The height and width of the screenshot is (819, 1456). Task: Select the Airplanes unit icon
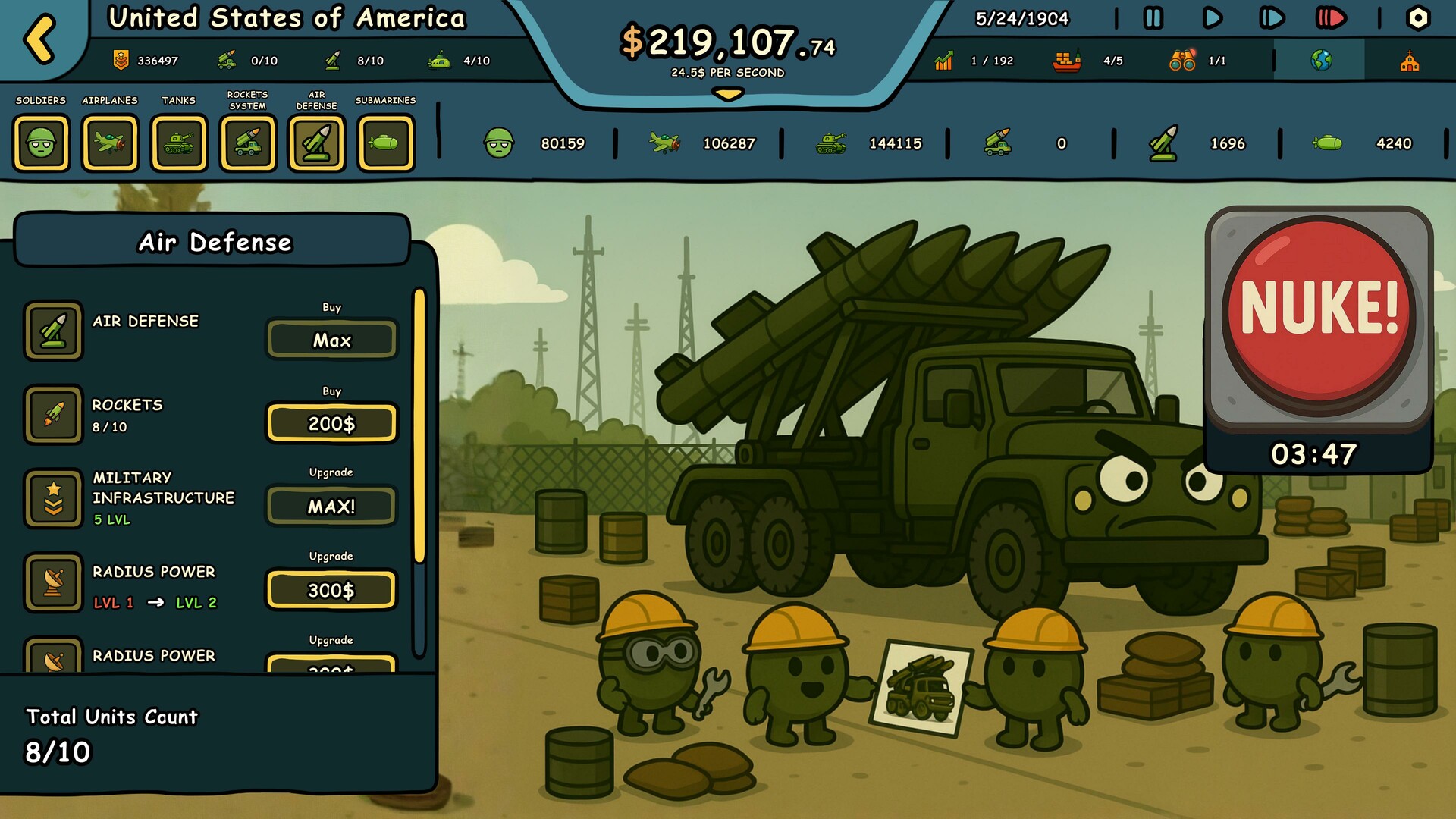tap(111, 143)
